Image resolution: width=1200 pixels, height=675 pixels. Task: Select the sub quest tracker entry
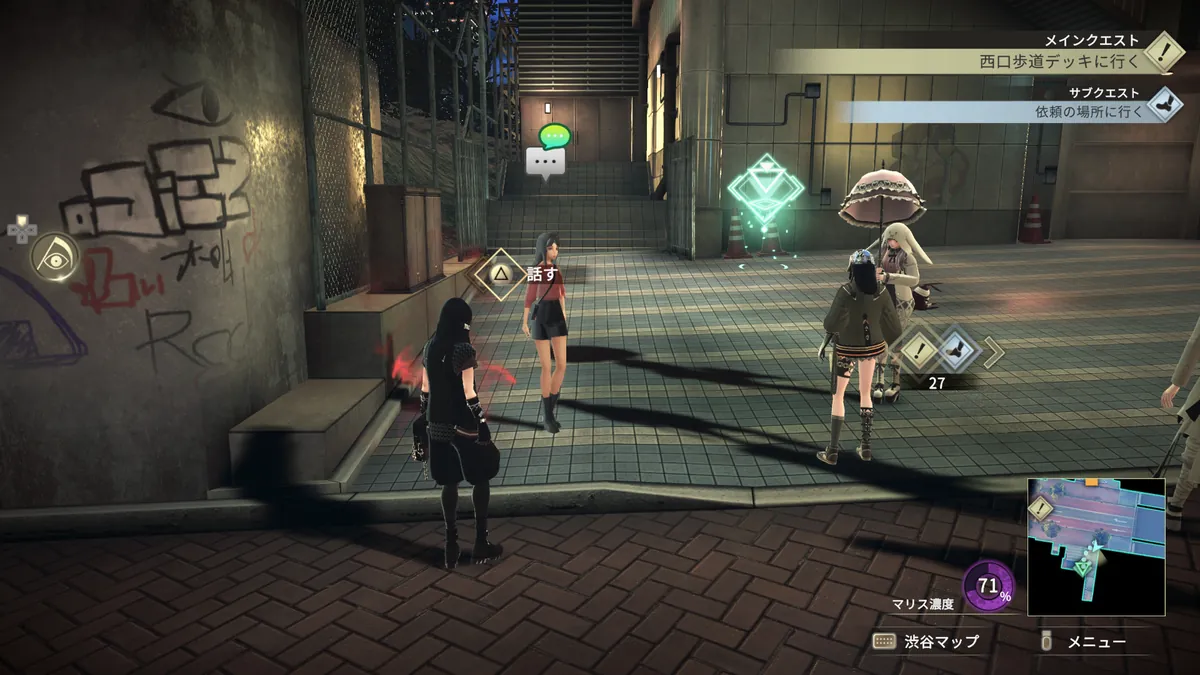(x=1090, y=110)
